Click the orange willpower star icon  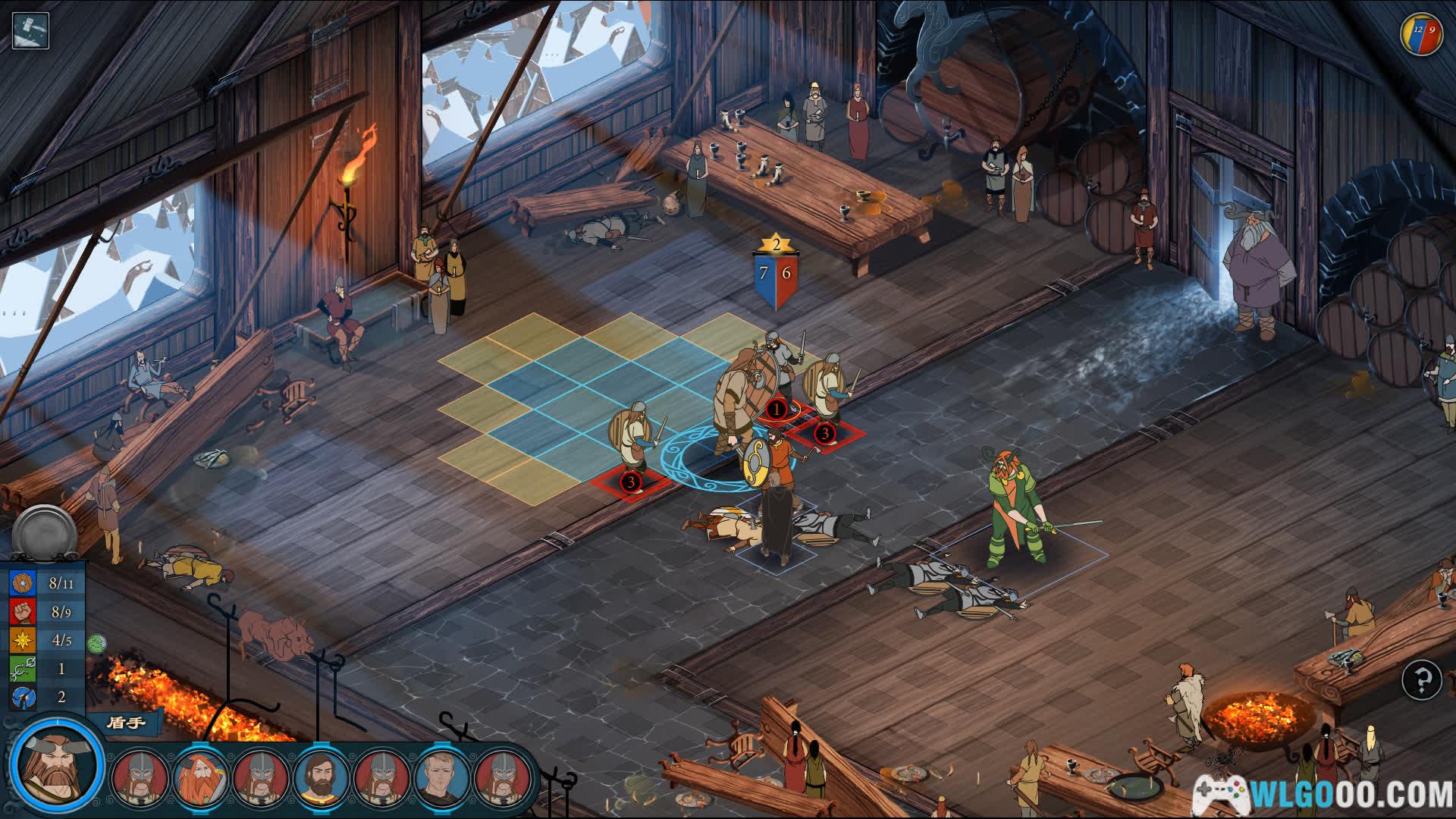click(22, 640)
